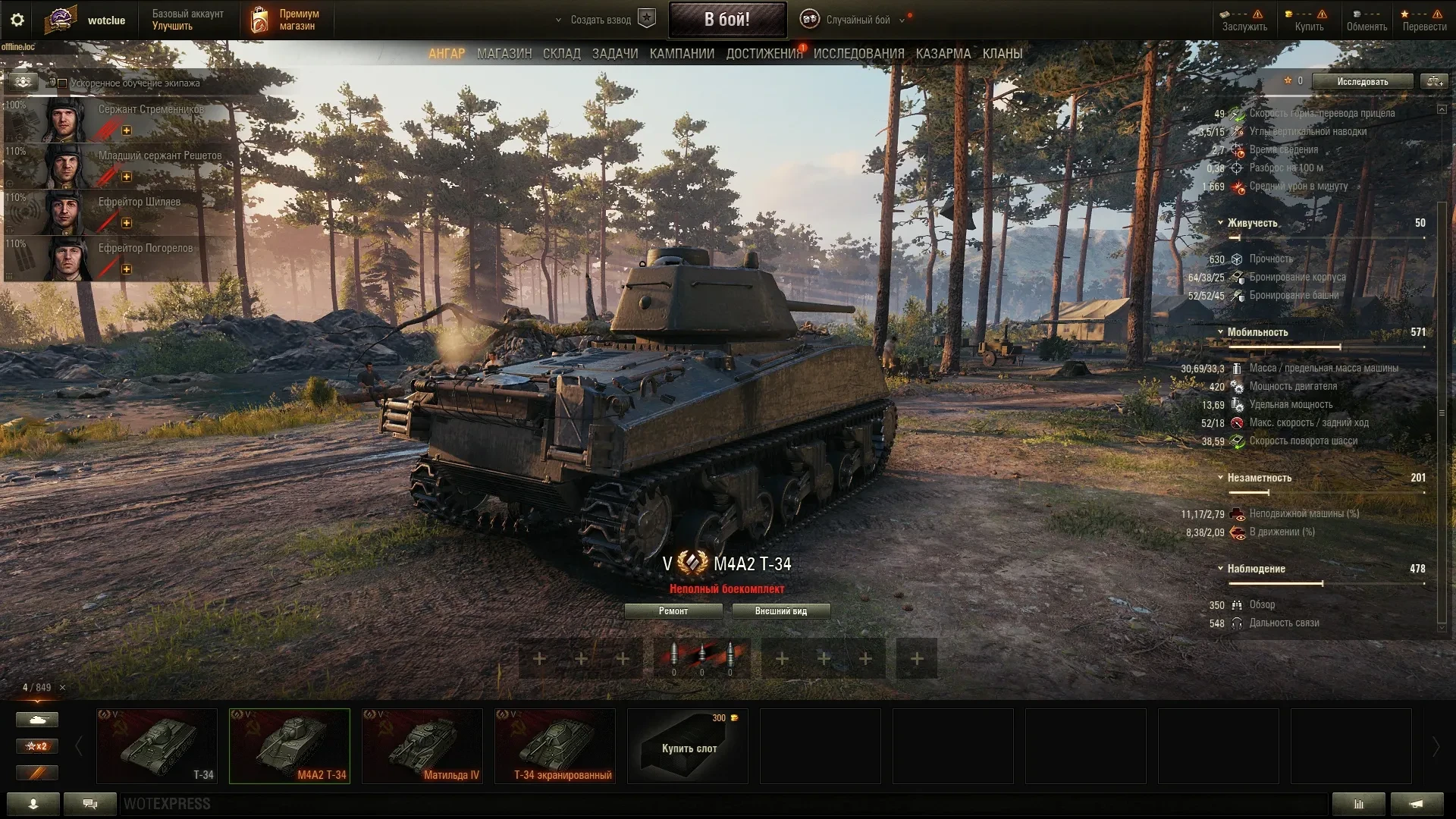Go to the ИССЛЕДОВАНИЯ tab

pyautogui.click(x=858, y=54)
